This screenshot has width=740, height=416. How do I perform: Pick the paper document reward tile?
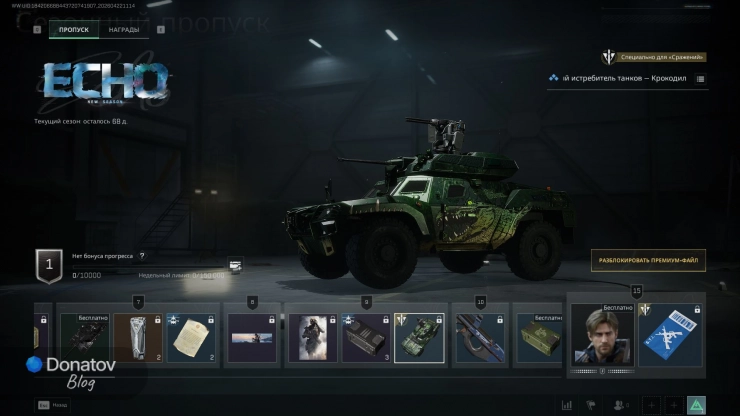(x=190, y=337)
